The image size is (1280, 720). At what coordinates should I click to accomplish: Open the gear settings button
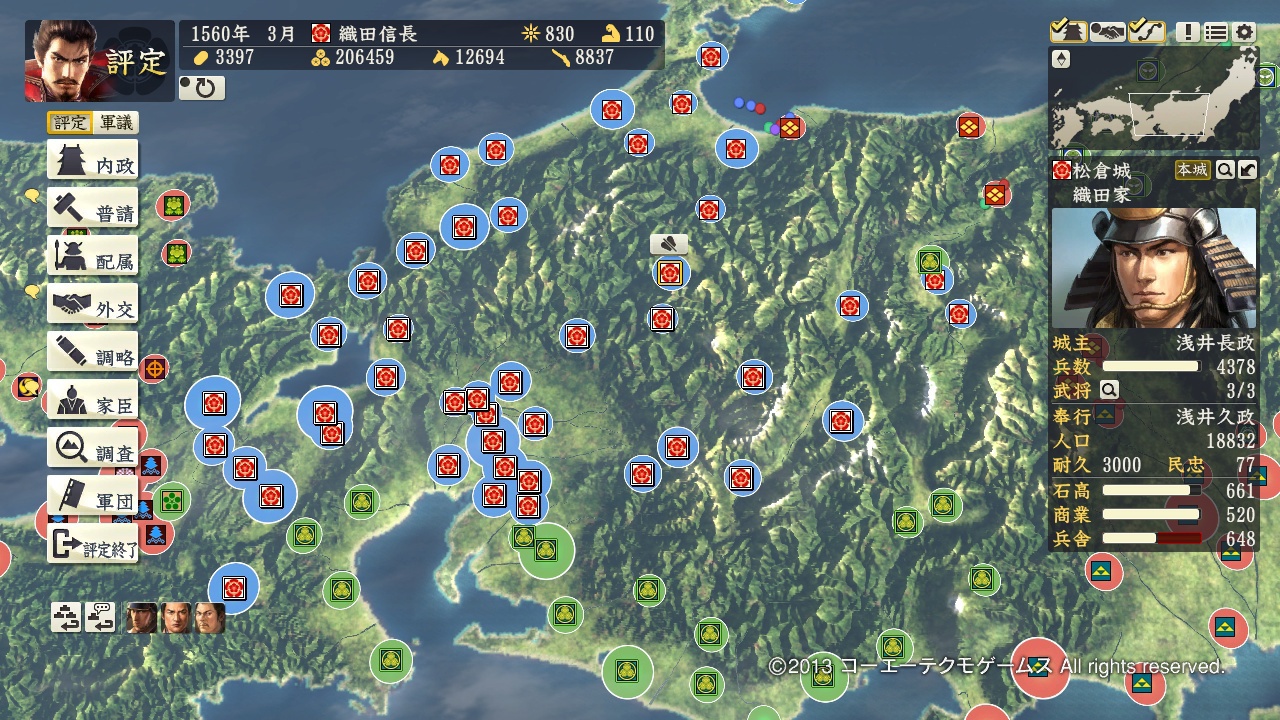pyautogui.click(x=1243, y=33)
